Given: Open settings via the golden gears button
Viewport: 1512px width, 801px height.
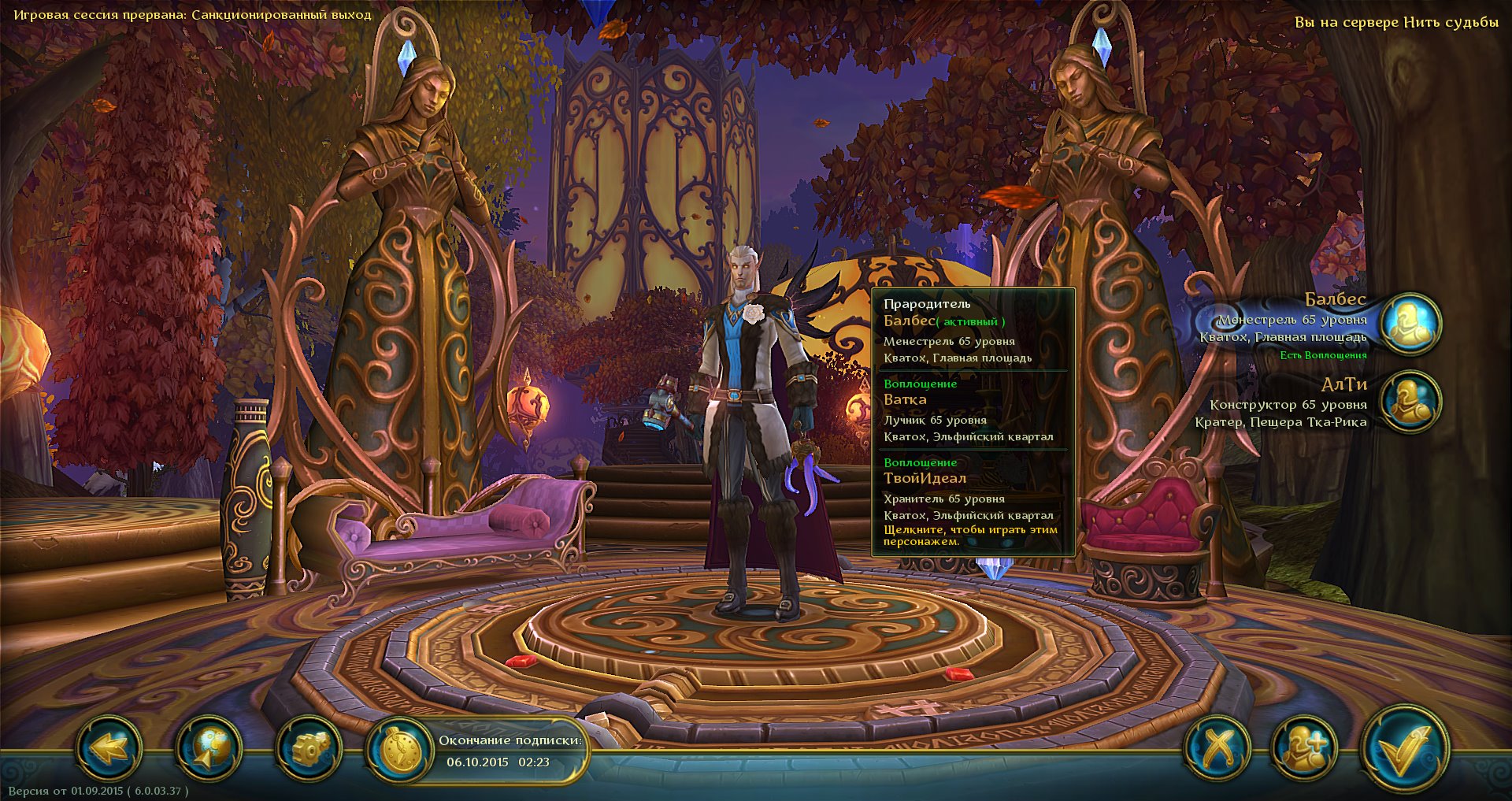Looking at the screenshot, I should [x=309, y=747].
